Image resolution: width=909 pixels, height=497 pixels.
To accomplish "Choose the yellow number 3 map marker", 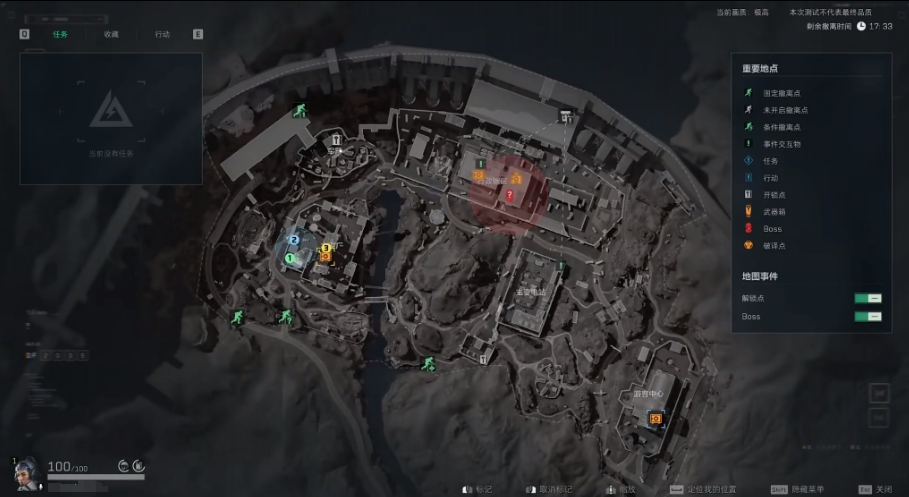I will tap(325, 248).
